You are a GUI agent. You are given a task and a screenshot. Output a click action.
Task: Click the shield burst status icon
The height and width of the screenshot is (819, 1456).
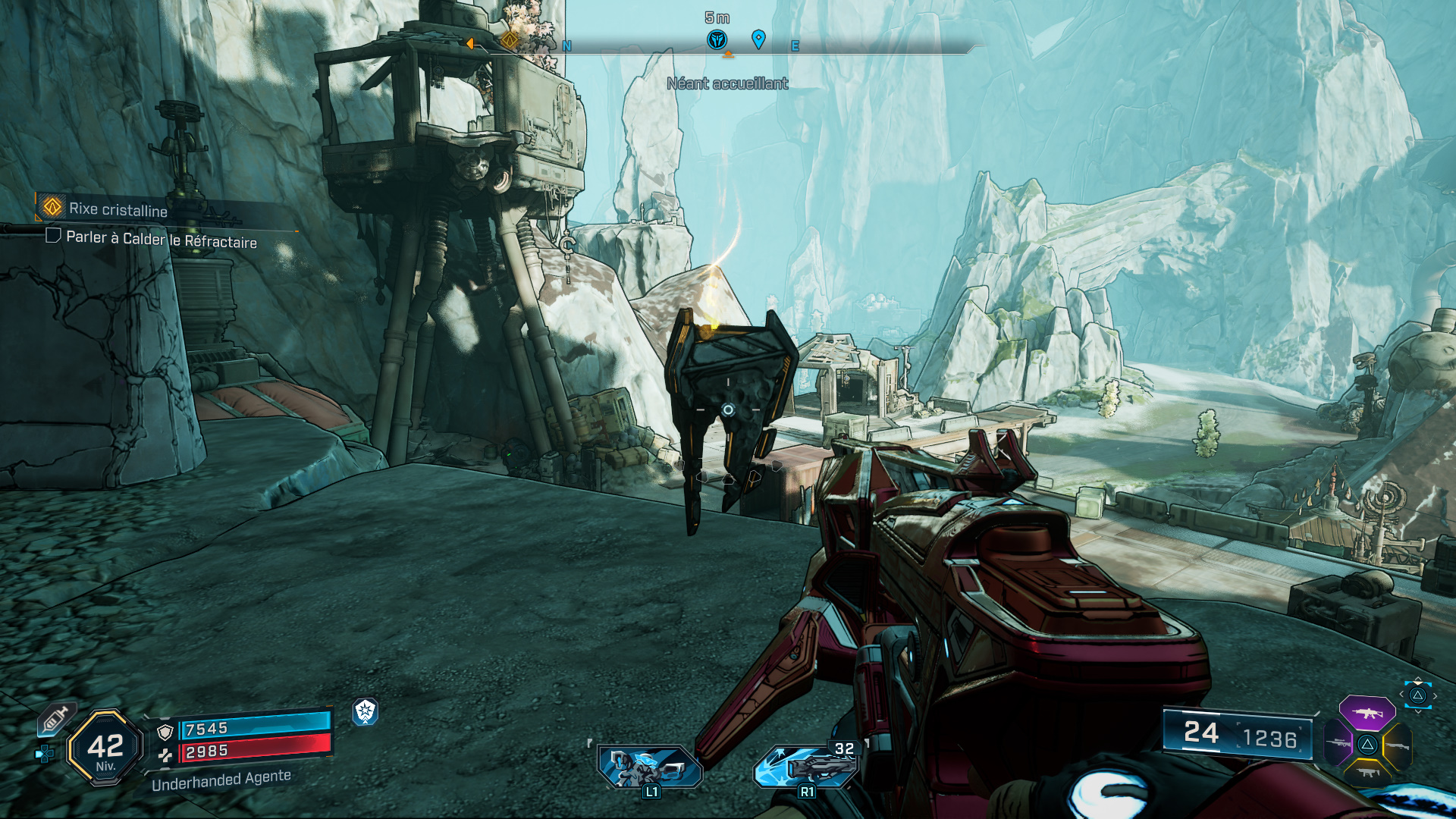[x=366, y=711]
